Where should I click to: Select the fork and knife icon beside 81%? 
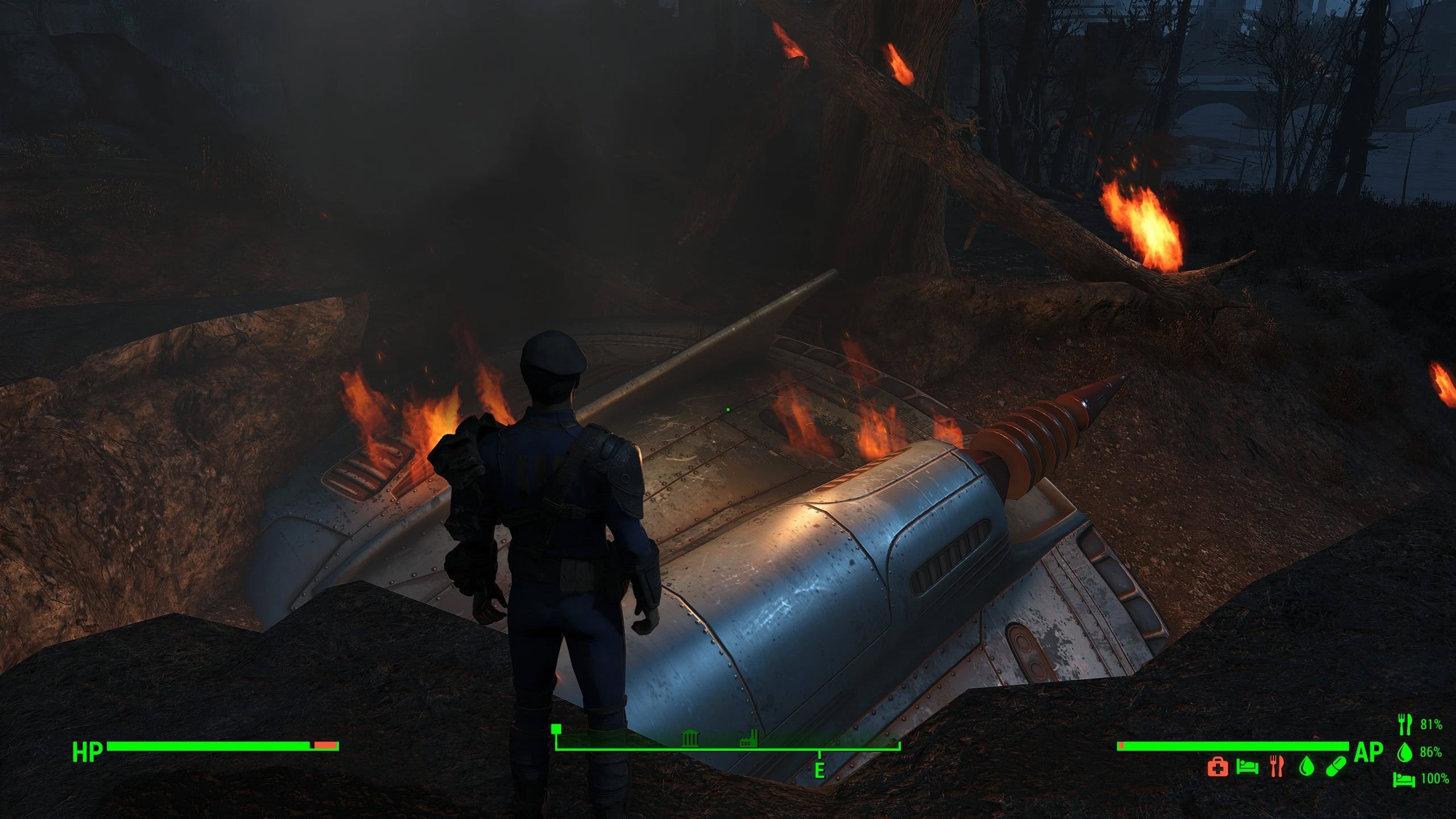[x=1405, y=724]
